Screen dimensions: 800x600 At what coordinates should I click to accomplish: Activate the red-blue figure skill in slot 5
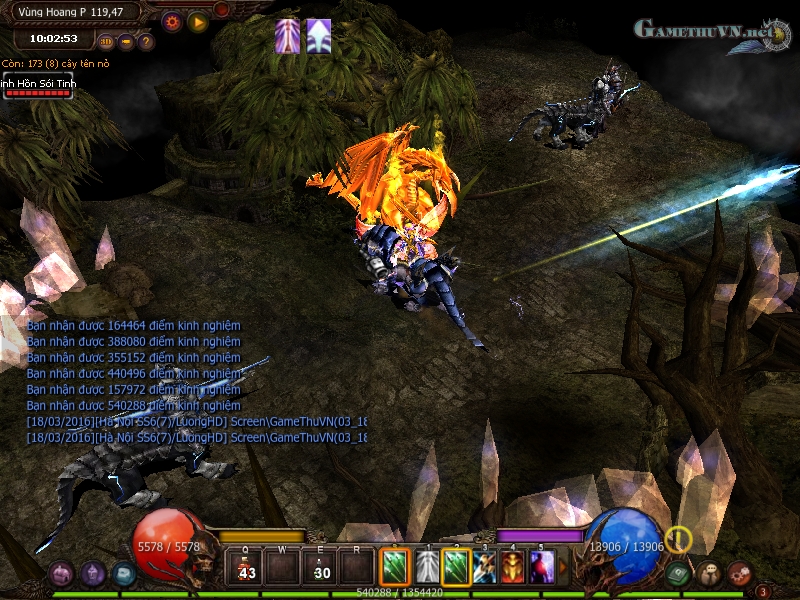[542, 568]
